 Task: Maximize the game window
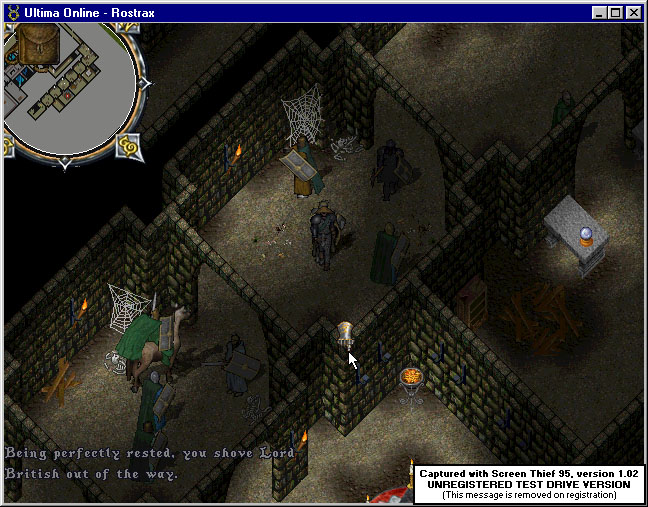[616, 13]
